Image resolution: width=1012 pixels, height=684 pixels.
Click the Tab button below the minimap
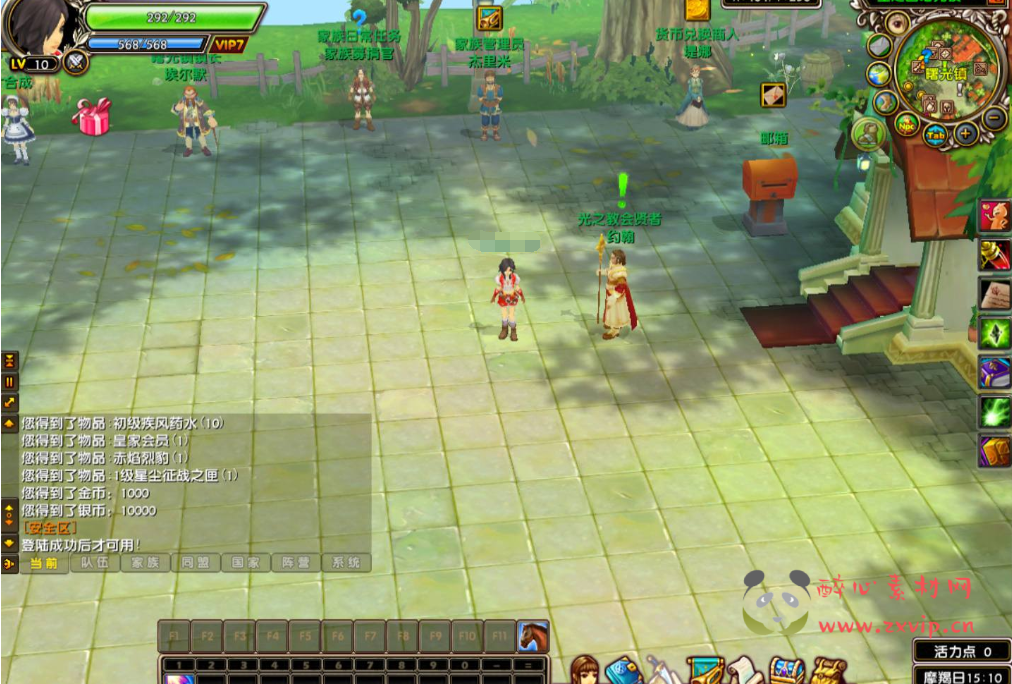pos(935,136)
